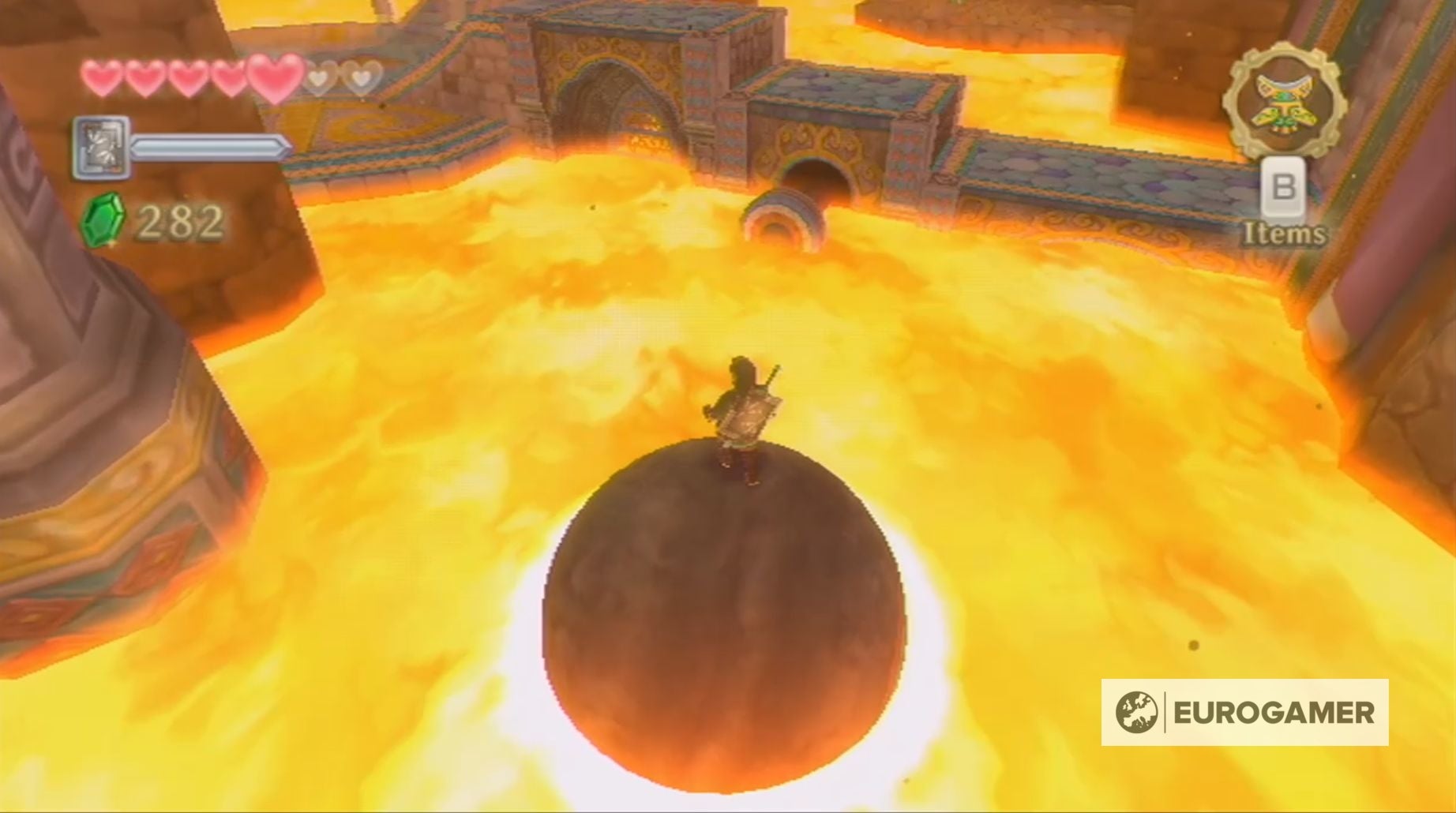Click the leftmost heart in the health bar
This screenshot has width=1456, height=813.
pos(102,78)
